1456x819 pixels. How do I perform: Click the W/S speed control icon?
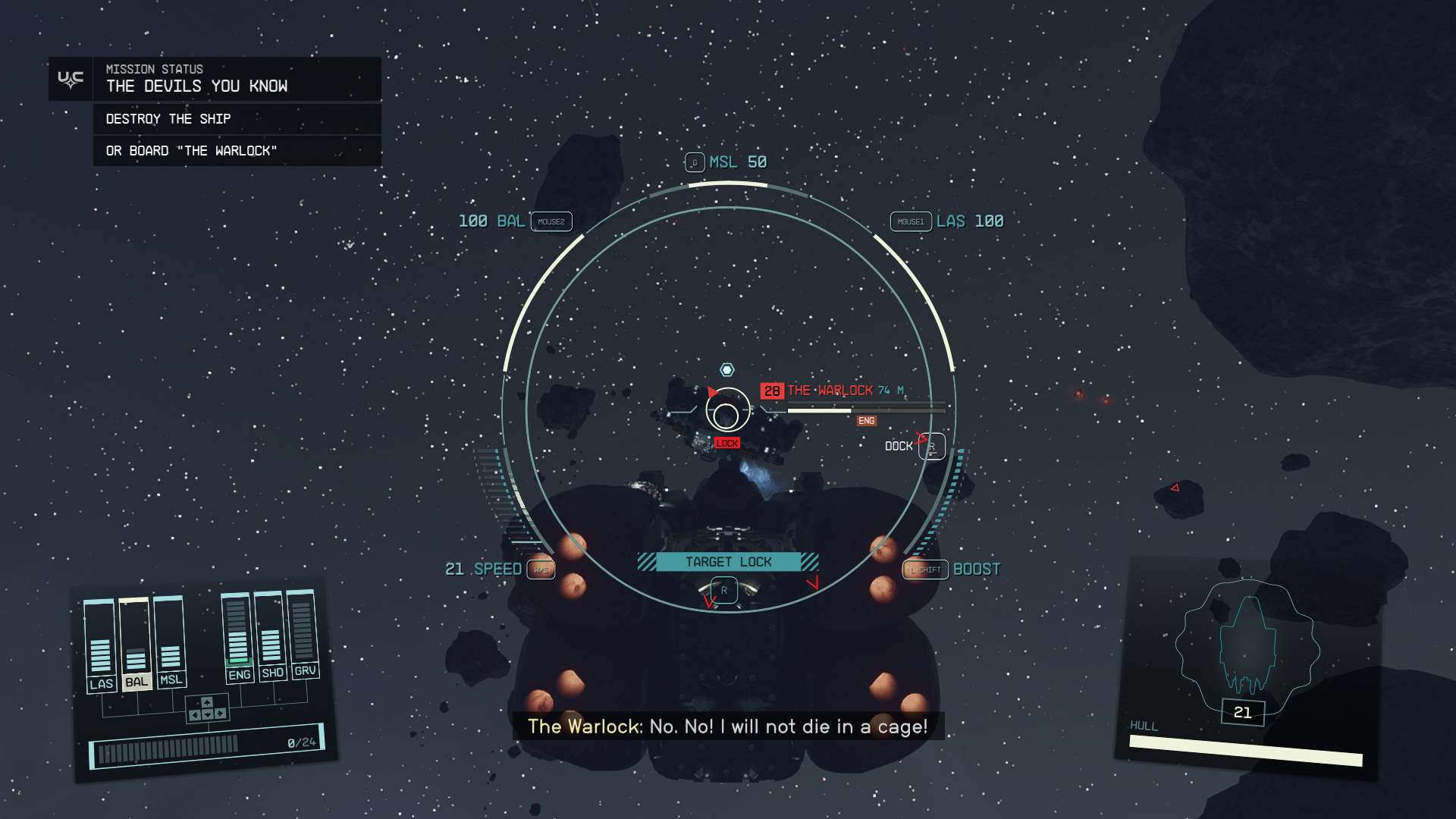click(540, 569)
